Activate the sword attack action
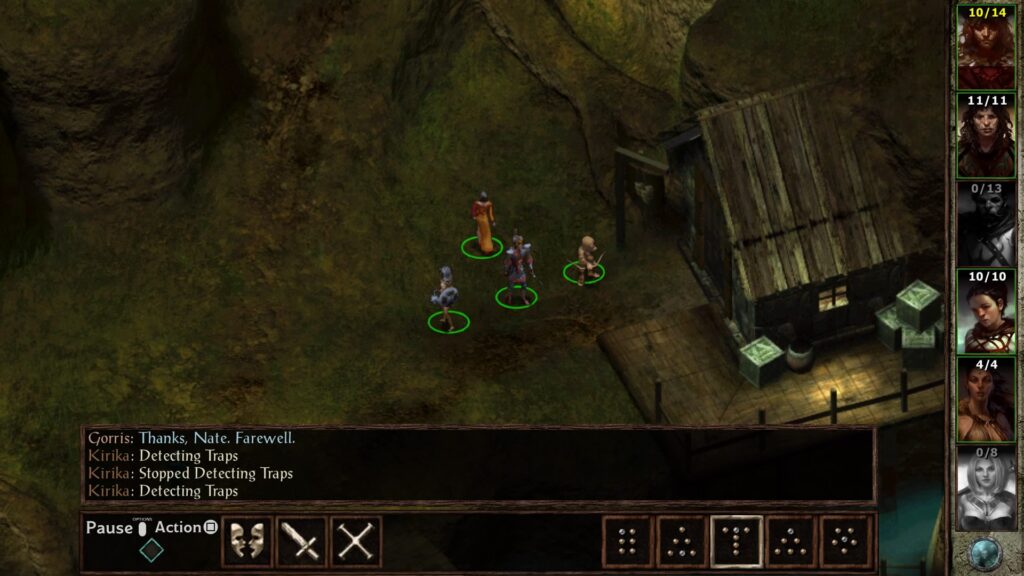Image resolution: width=1024 pixels, height=576 pixels. 301,541
